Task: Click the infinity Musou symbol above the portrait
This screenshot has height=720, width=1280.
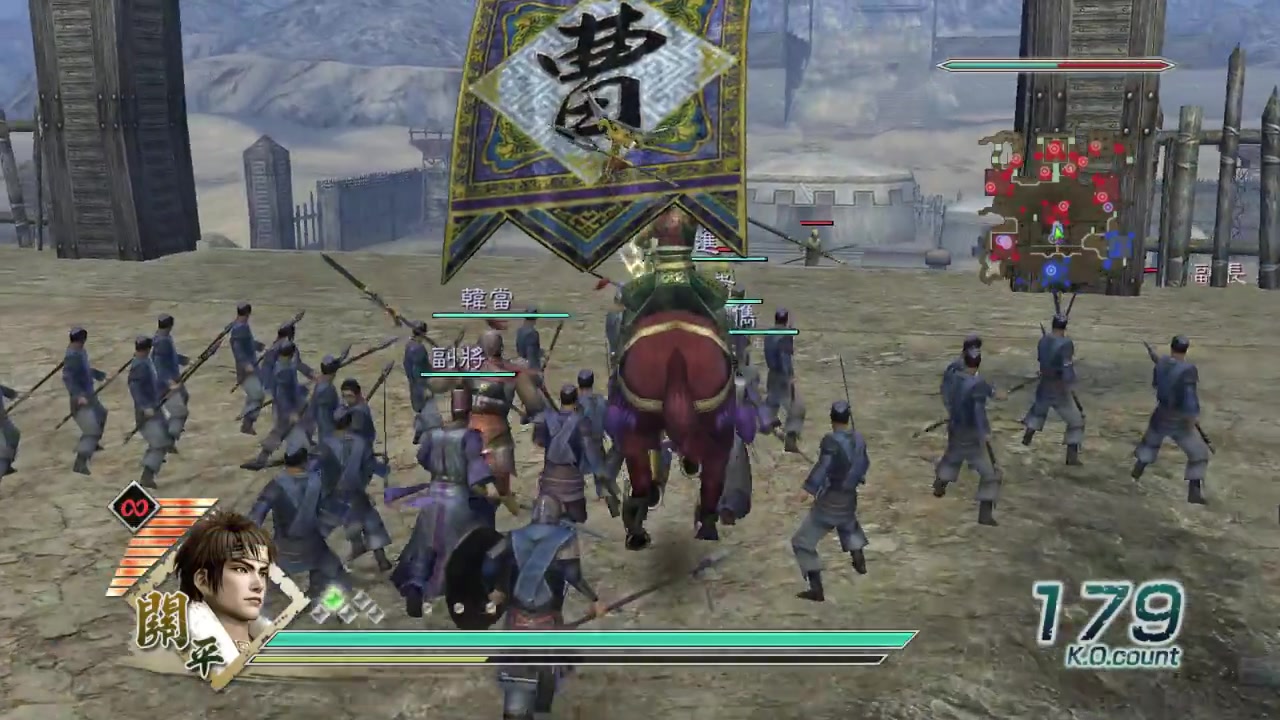Action: coord(135,508)
